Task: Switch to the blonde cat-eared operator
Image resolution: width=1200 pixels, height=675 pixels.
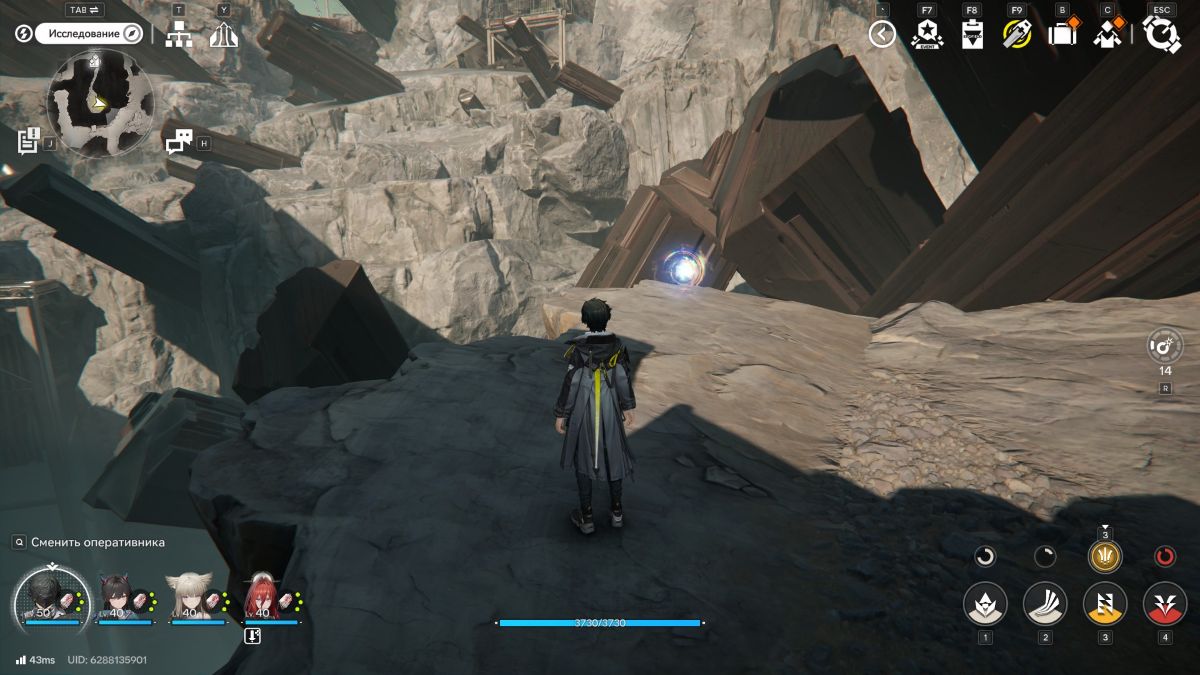Action: [x=190, y=598]
